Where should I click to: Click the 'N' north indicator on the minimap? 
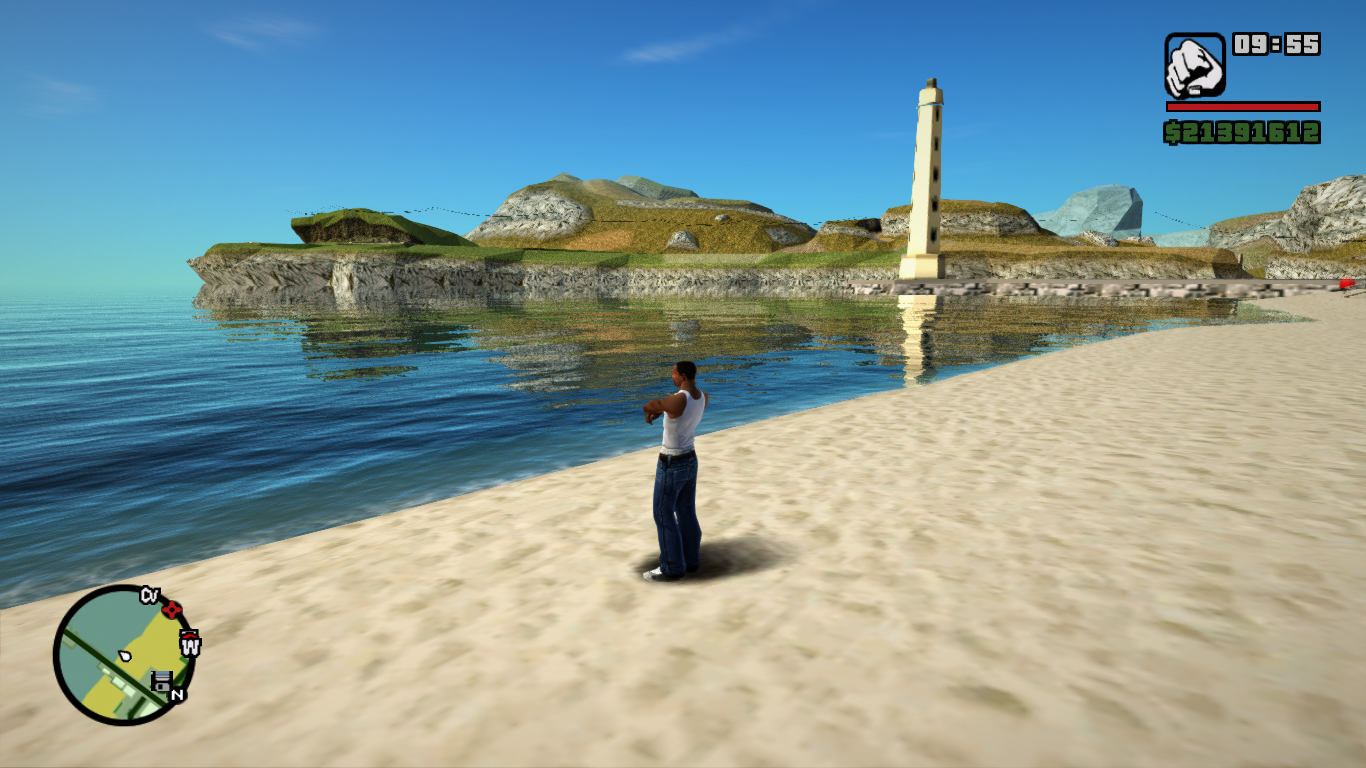(177, 695)
